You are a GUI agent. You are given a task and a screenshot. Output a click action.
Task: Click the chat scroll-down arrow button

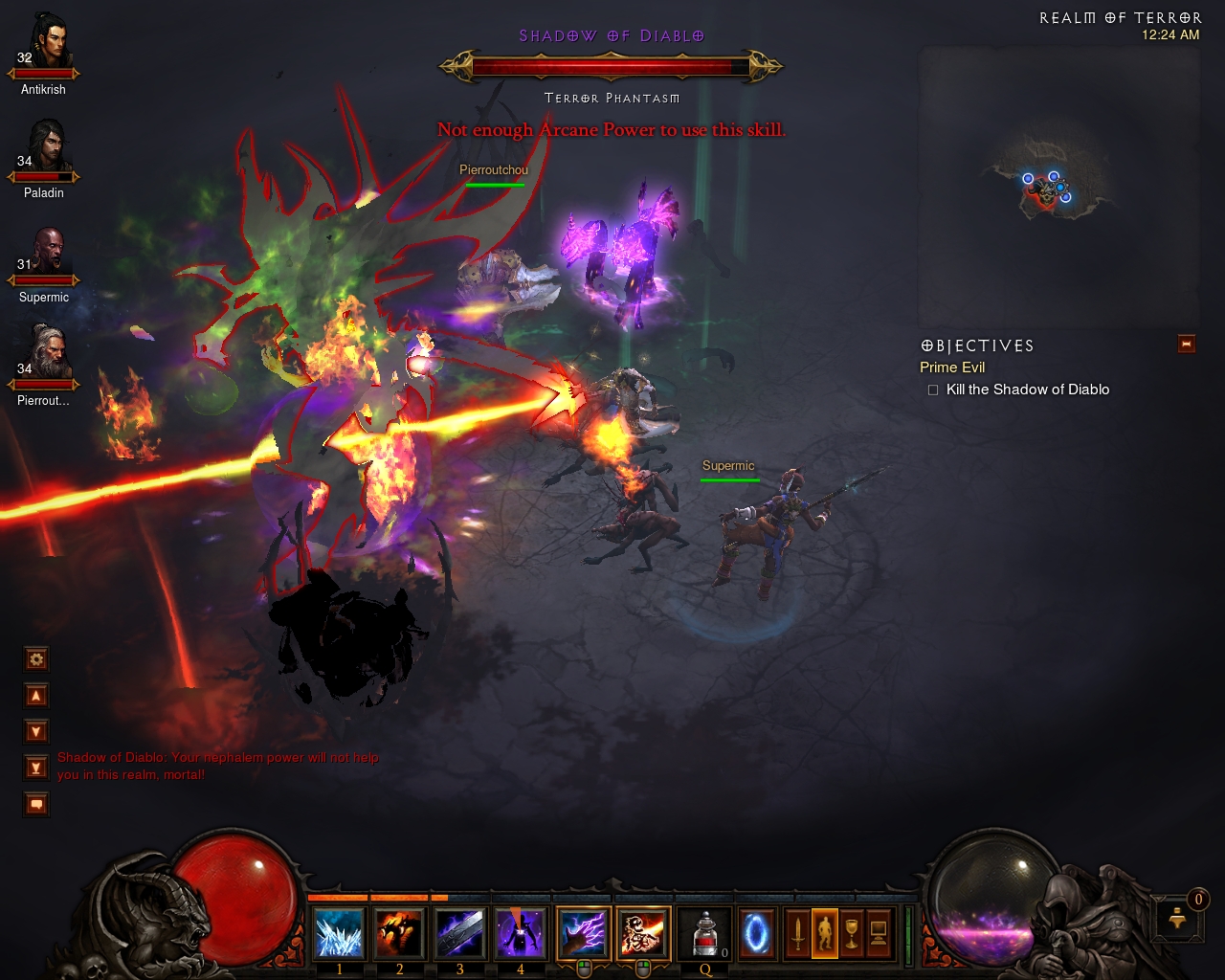pos(36,732)
